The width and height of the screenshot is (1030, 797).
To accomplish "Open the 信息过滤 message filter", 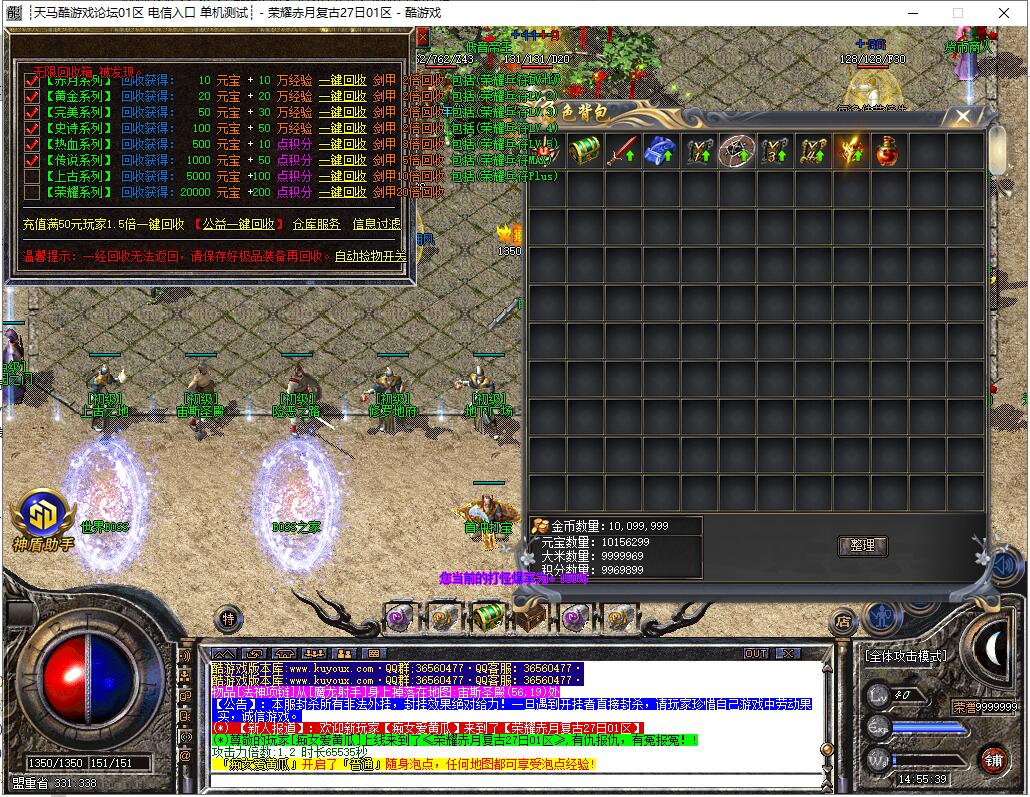I will point(376,224).
